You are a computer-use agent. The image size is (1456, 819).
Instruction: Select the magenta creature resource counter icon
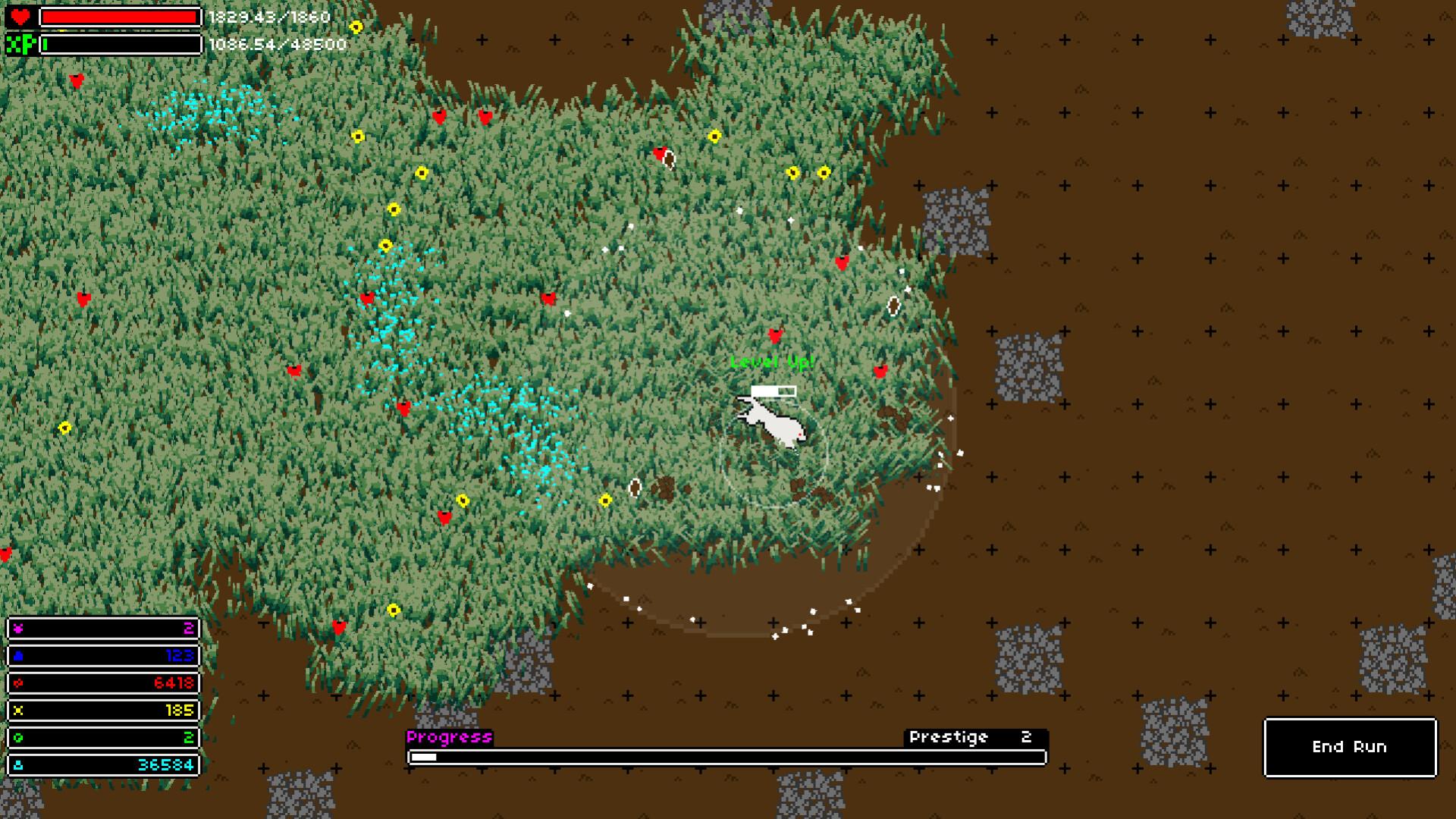tap(17, 629)
